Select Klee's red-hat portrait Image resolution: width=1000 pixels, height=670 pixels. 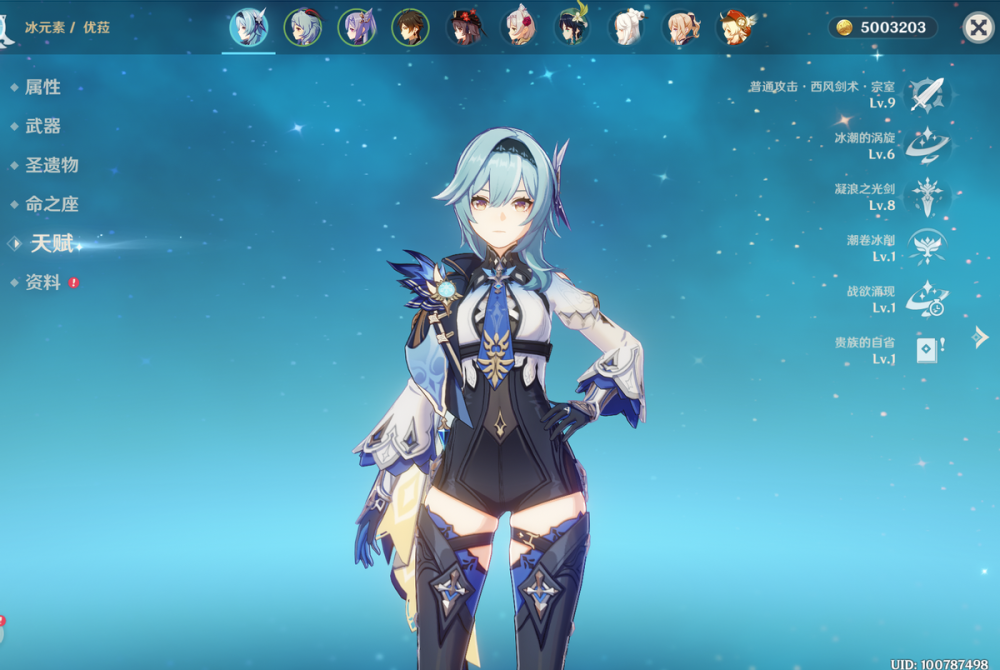[737, 27]
